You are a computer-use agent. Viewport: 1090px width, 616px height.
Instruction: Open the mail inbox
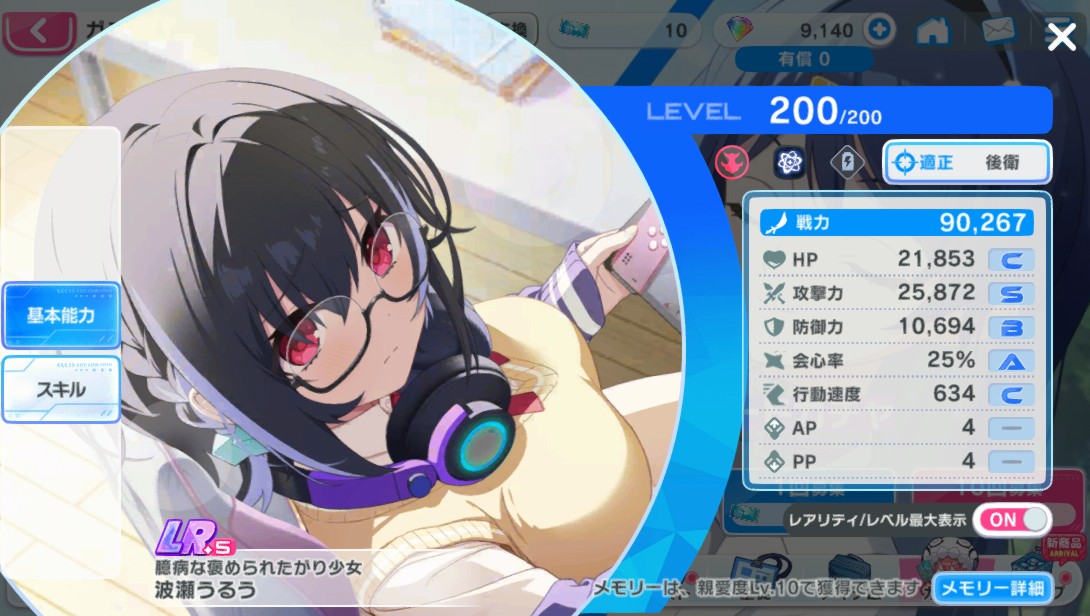tap(999, 30)
